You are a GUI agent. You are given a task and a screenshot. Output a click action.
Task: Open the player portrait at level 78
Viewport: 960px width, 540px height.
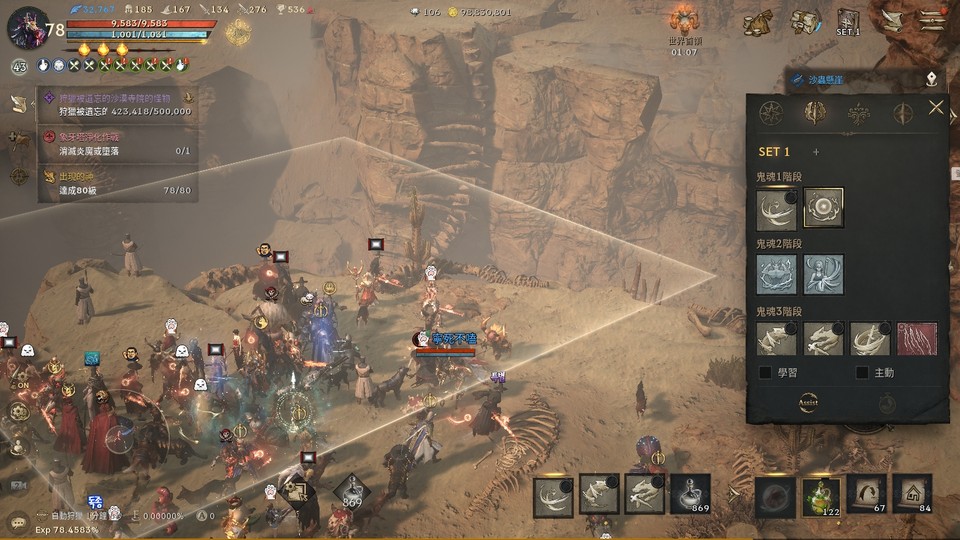(26, 28)
